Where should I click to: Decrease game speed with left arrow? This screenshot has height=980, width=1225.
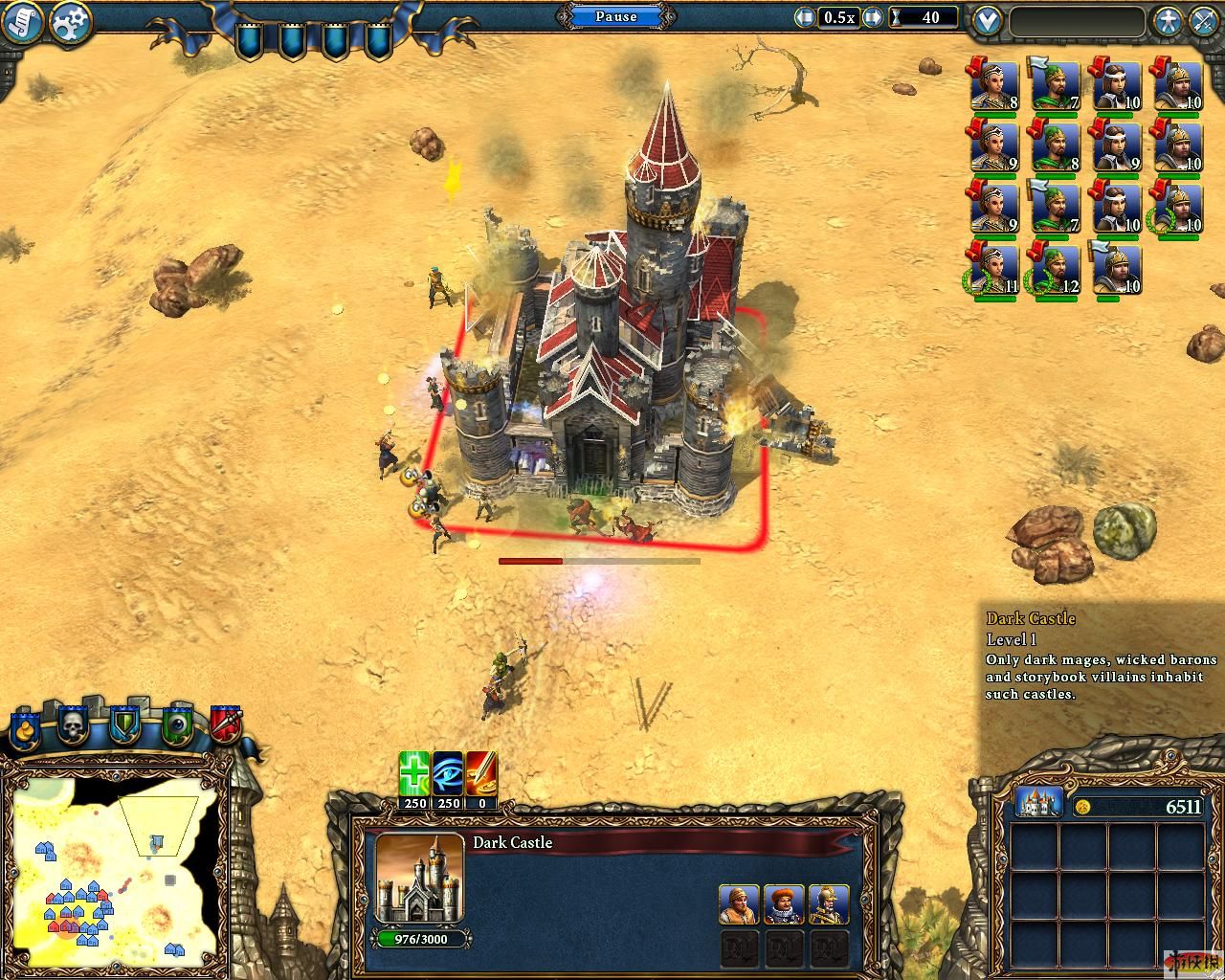pyautogui.click(x=805, y=17)
